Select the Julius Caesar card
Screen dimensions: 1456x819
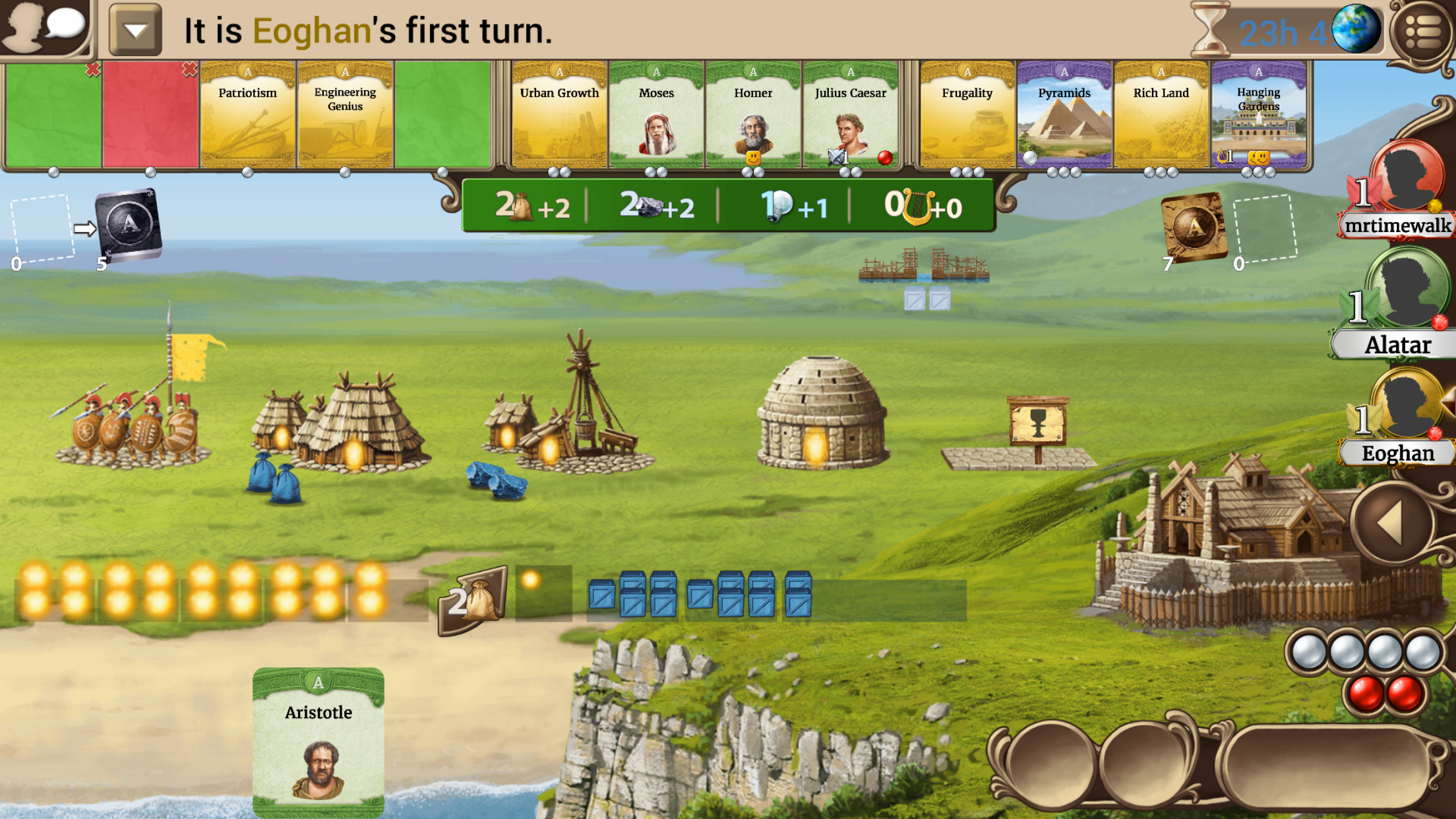(850, 115)
